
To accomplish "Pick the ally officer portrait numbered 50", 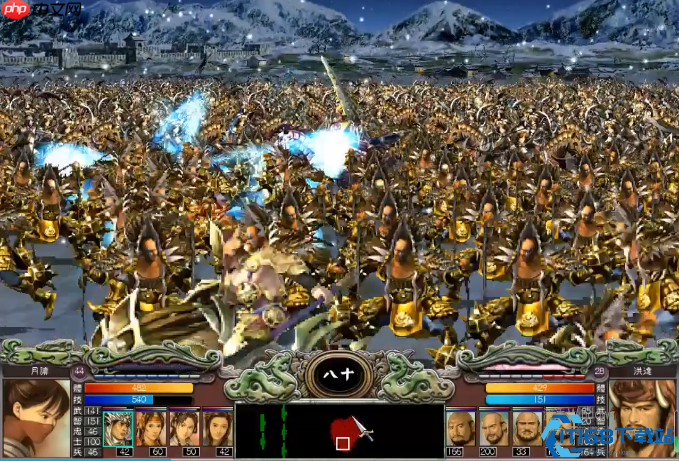I will (x=184, y=428).
